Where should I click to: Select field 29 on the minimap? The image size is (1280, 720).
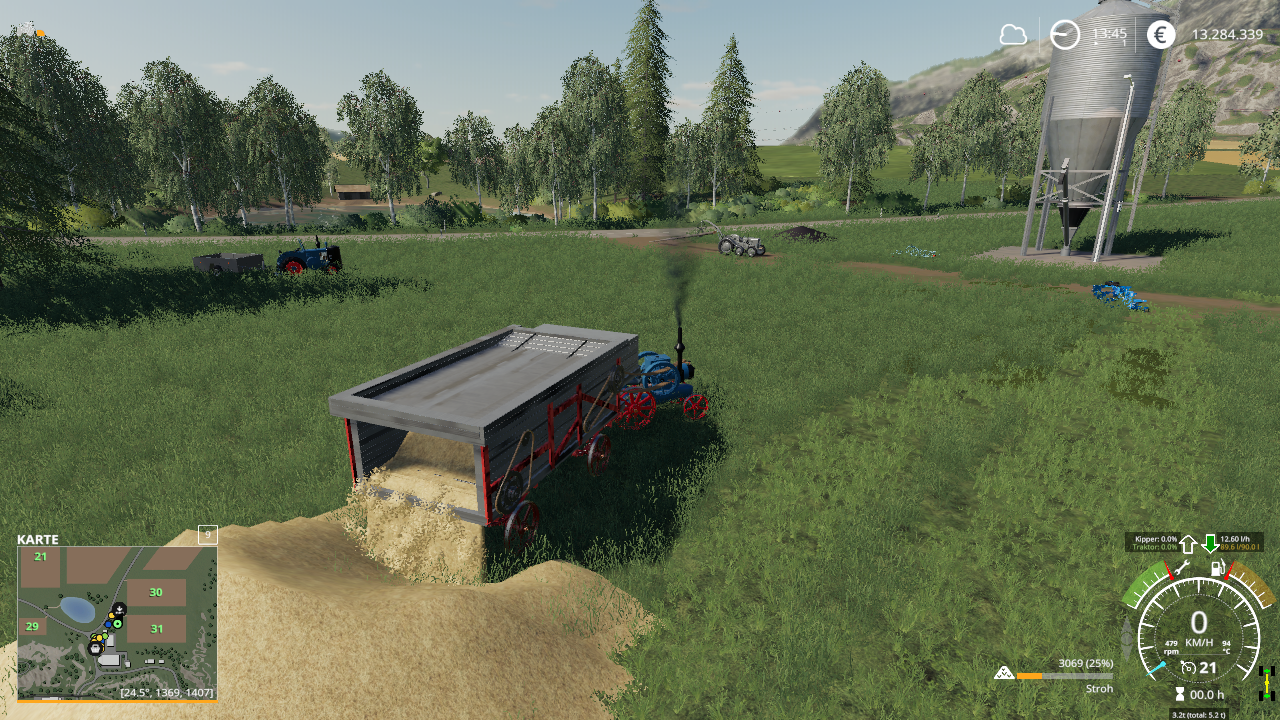[32, 627]
